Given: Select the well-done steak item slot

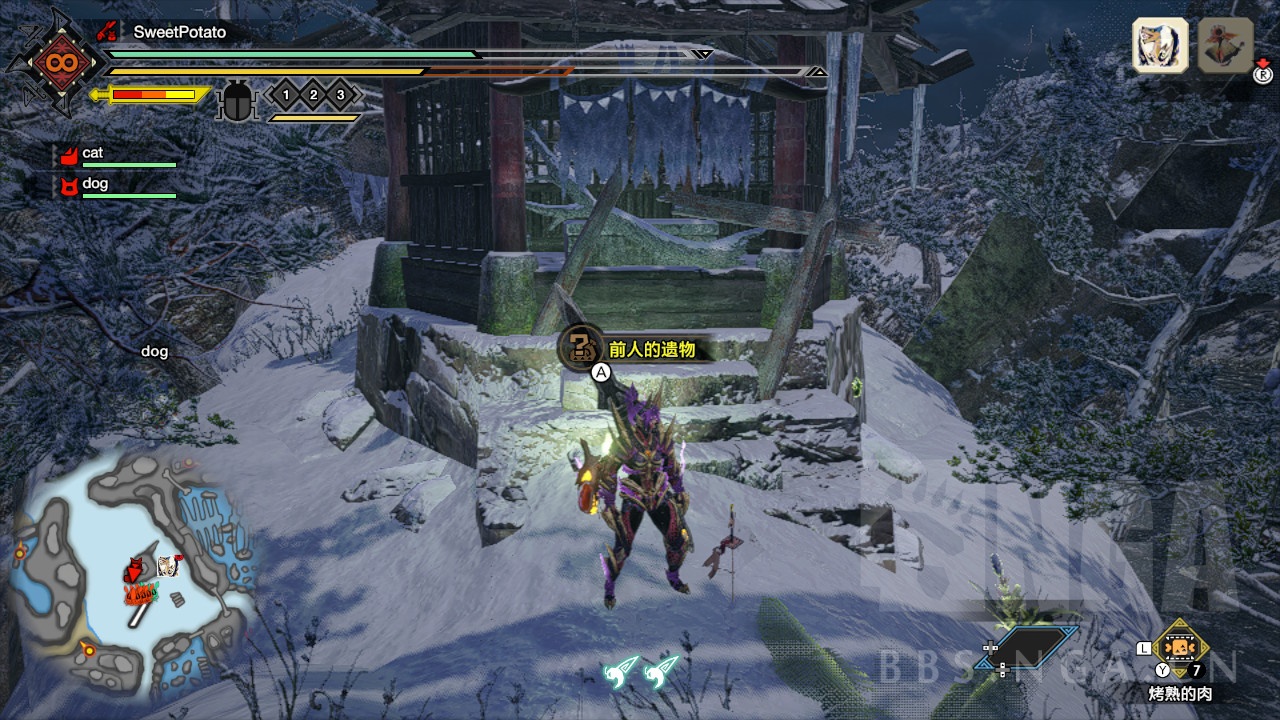Looking at the screenshot, I should 1181,648.
